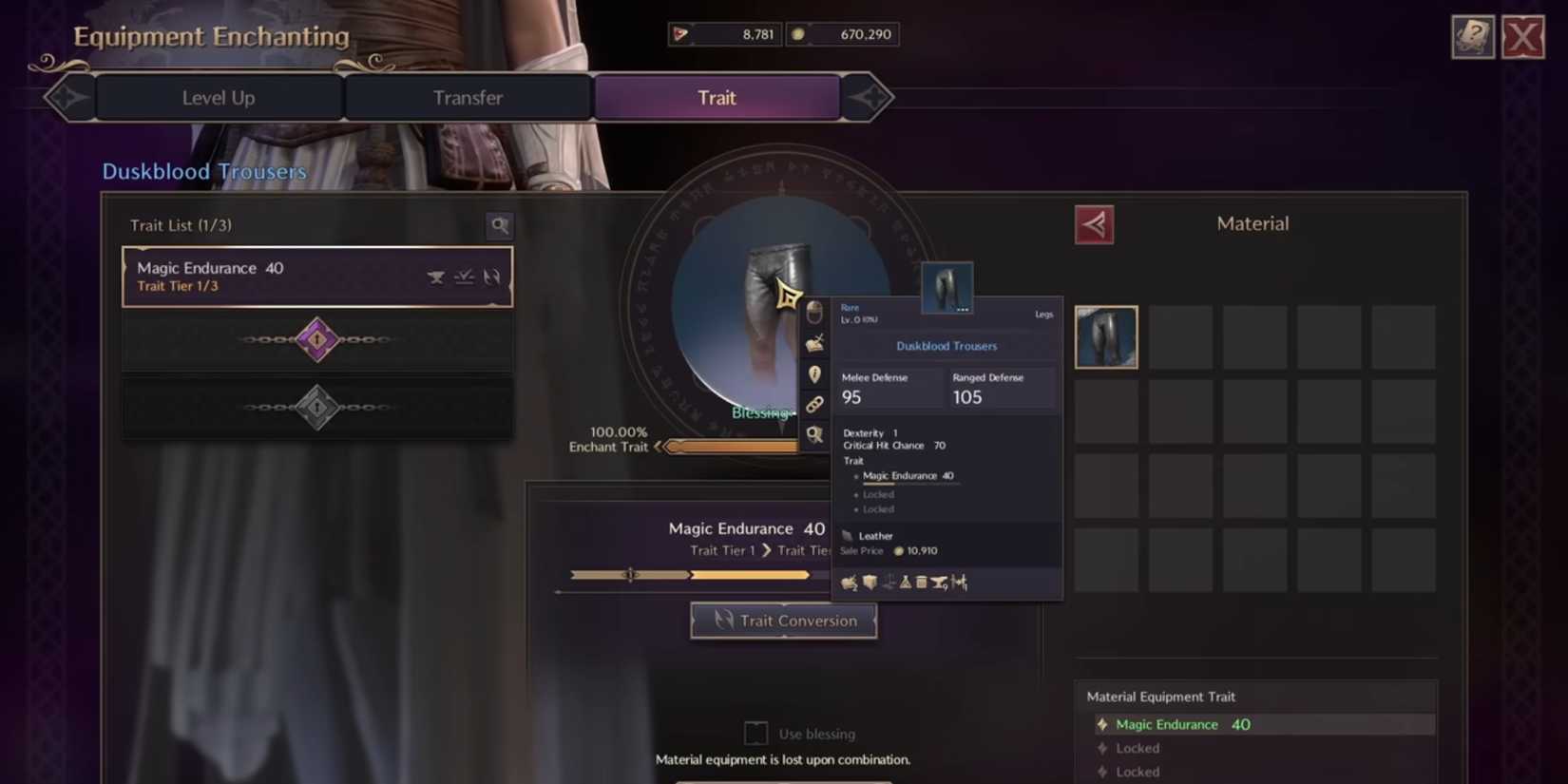Click the right navigation arrow beside the Trait tab
This screenshot has height=784, width=1568.
[872, 97]
